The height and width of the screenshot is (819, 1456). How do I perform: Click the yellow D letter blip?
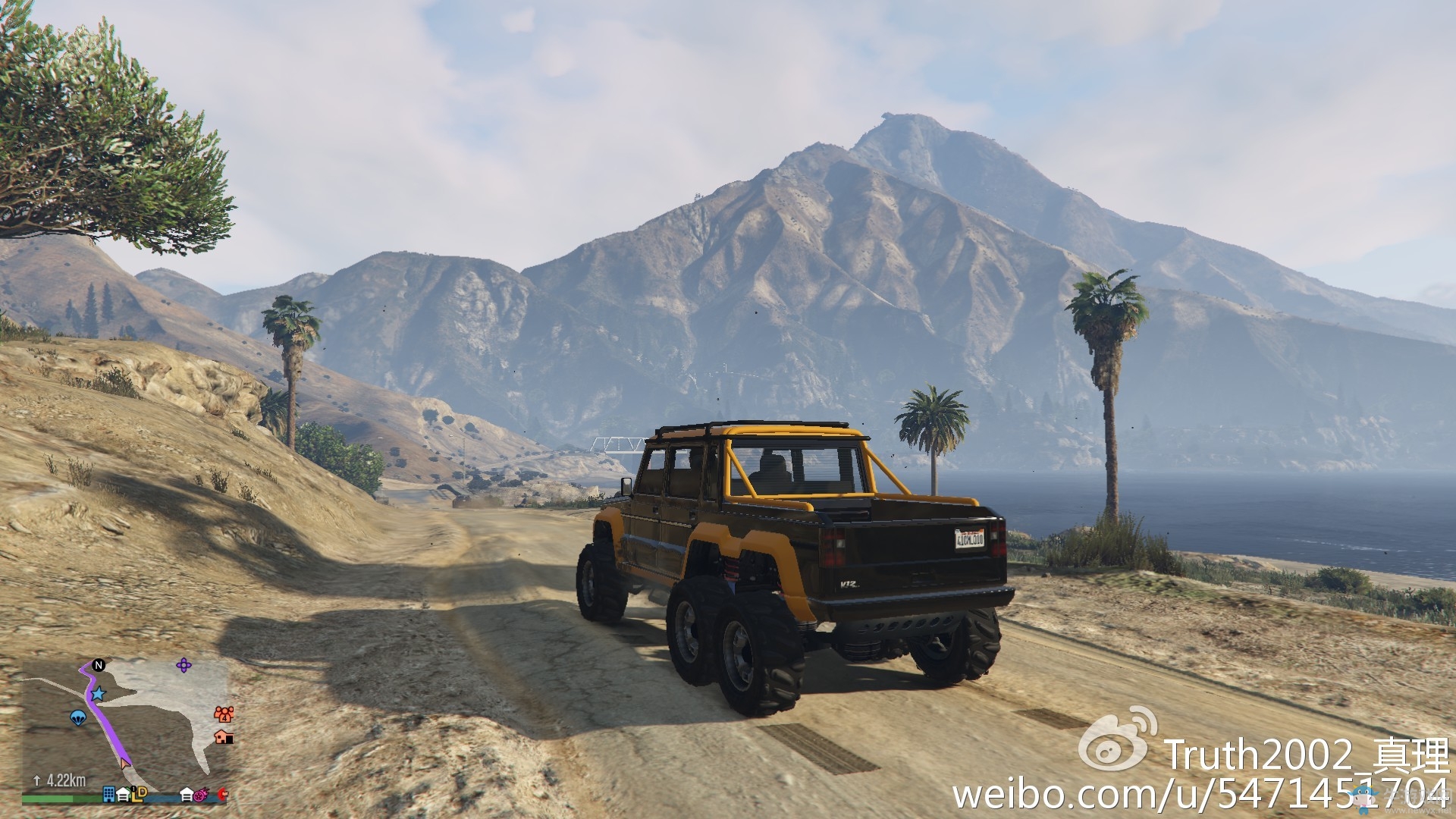tap(143, 793)
